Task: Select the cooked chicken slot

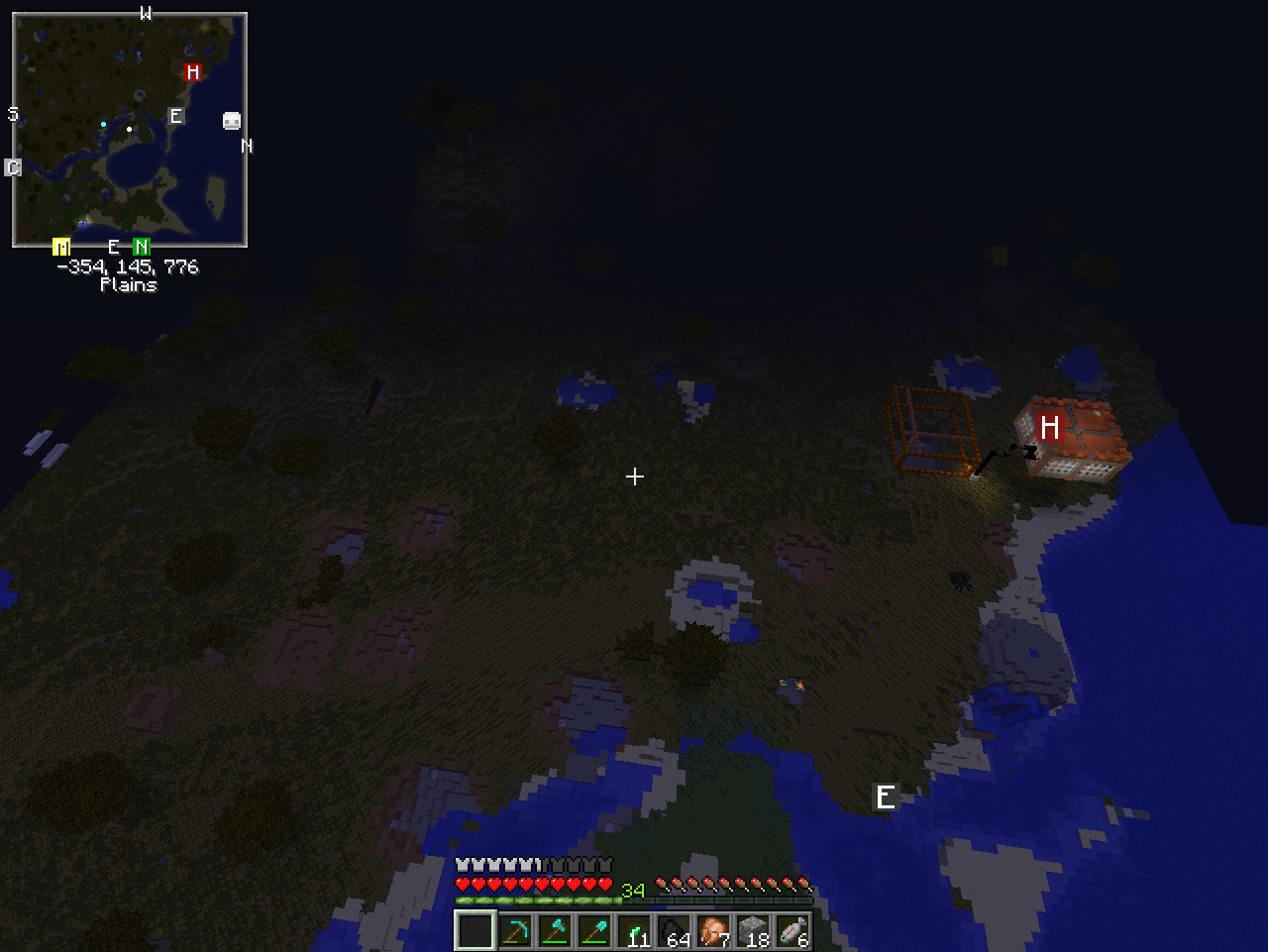Action: (x=713, y=931)
